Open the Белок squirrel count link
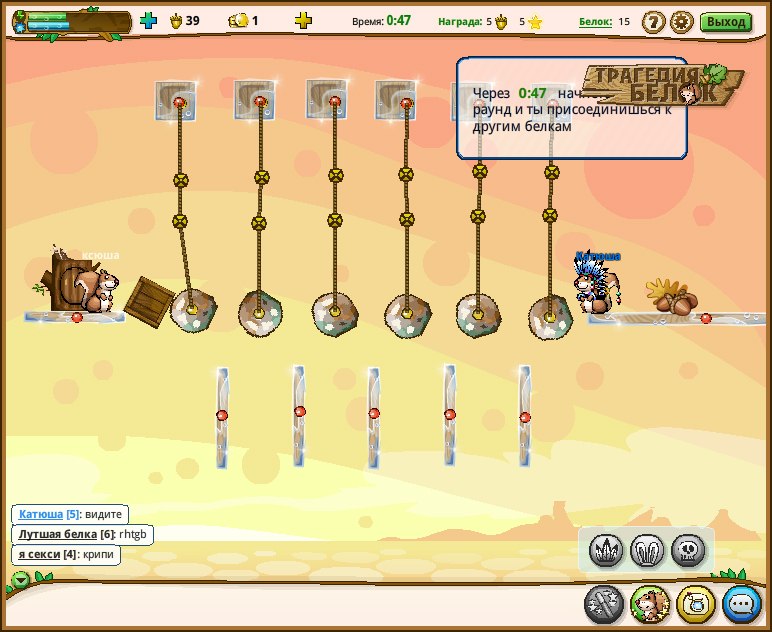 (x=594, y=21)
